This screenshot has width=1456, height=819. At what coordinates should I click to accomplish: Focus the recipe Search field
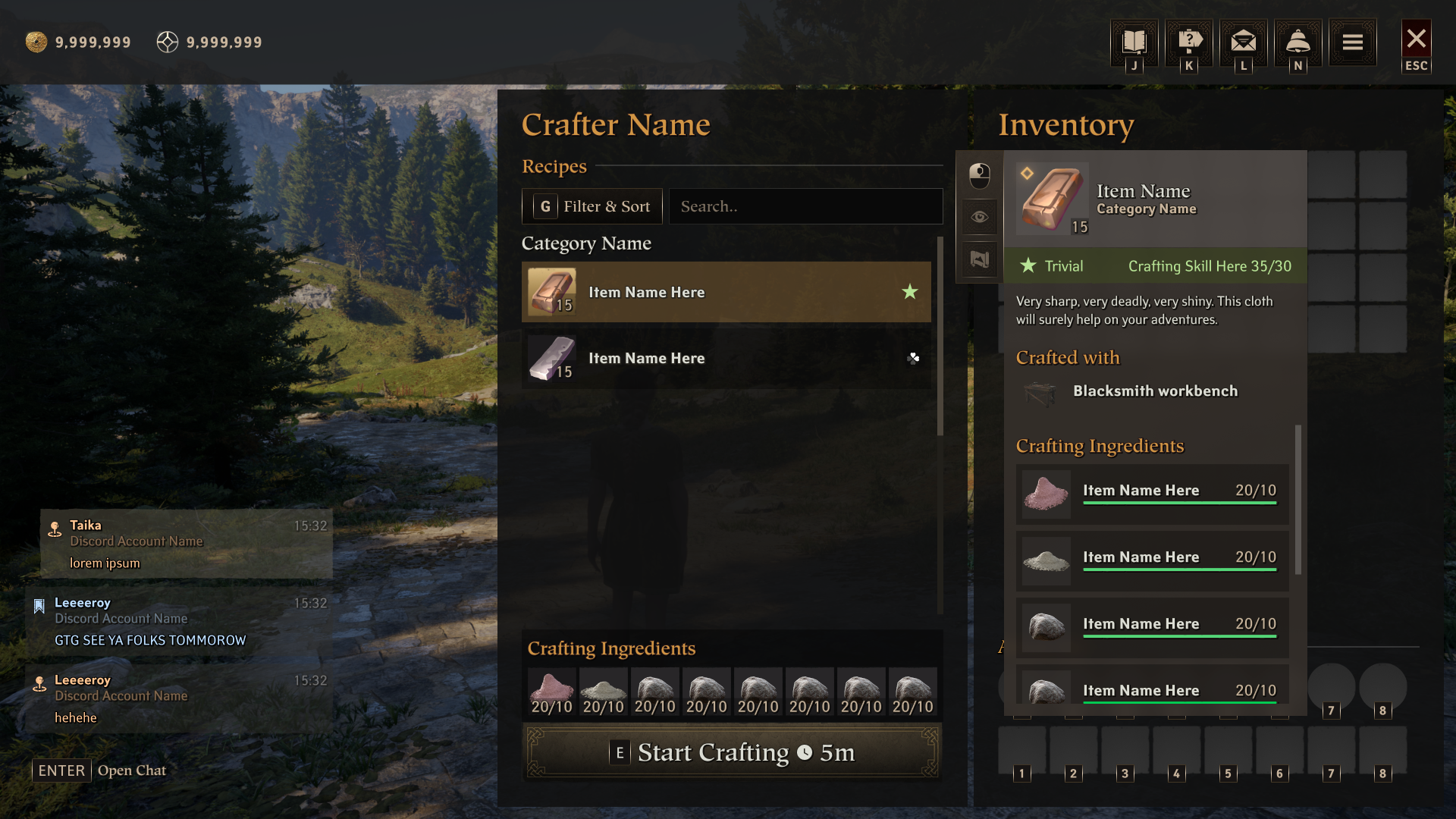(x=805, y=206)
